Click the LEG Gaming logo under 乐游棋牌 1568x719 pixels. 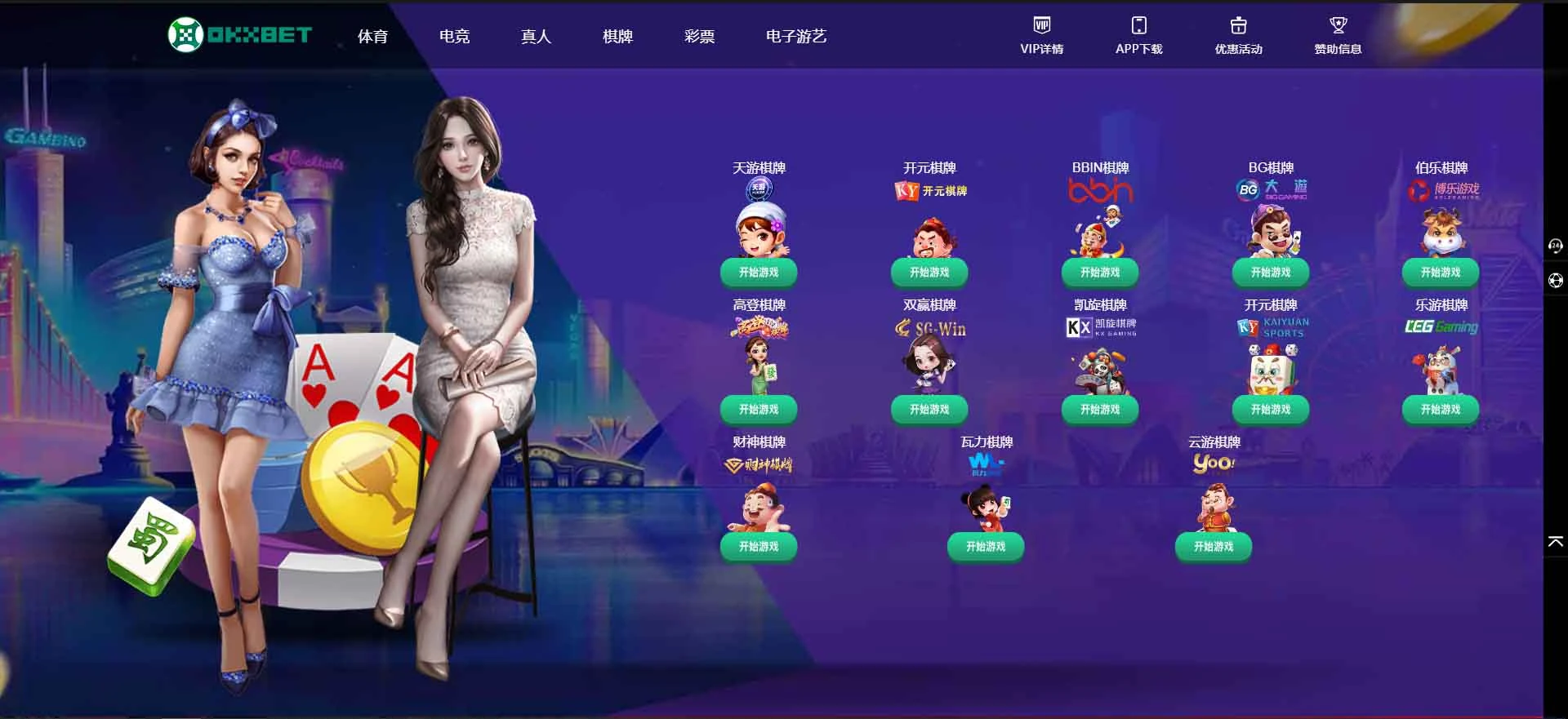(1441, 328)
